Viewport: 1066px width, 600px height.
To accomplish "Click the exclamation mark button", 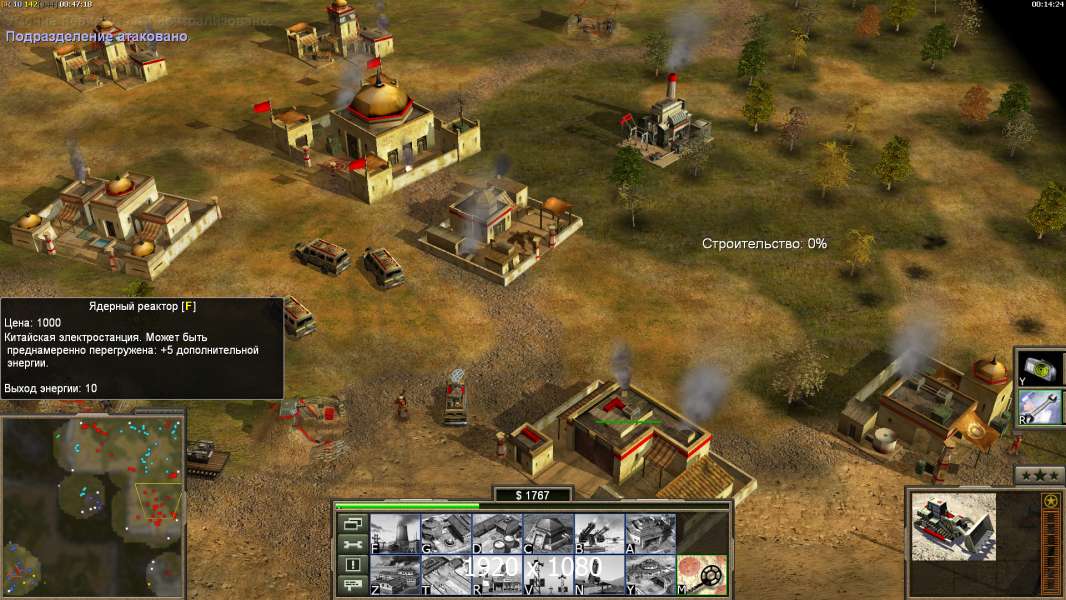I will click(x=352, y=565).
